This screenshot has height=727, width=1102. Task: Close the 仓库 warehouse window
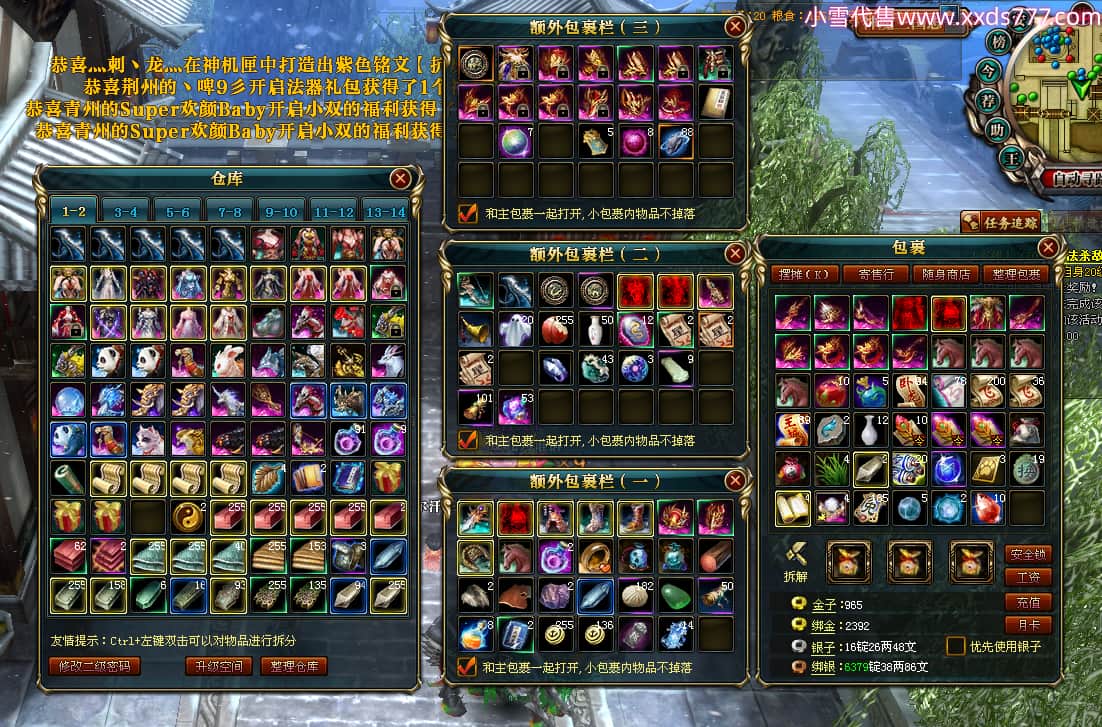click(x=400, y=178)
